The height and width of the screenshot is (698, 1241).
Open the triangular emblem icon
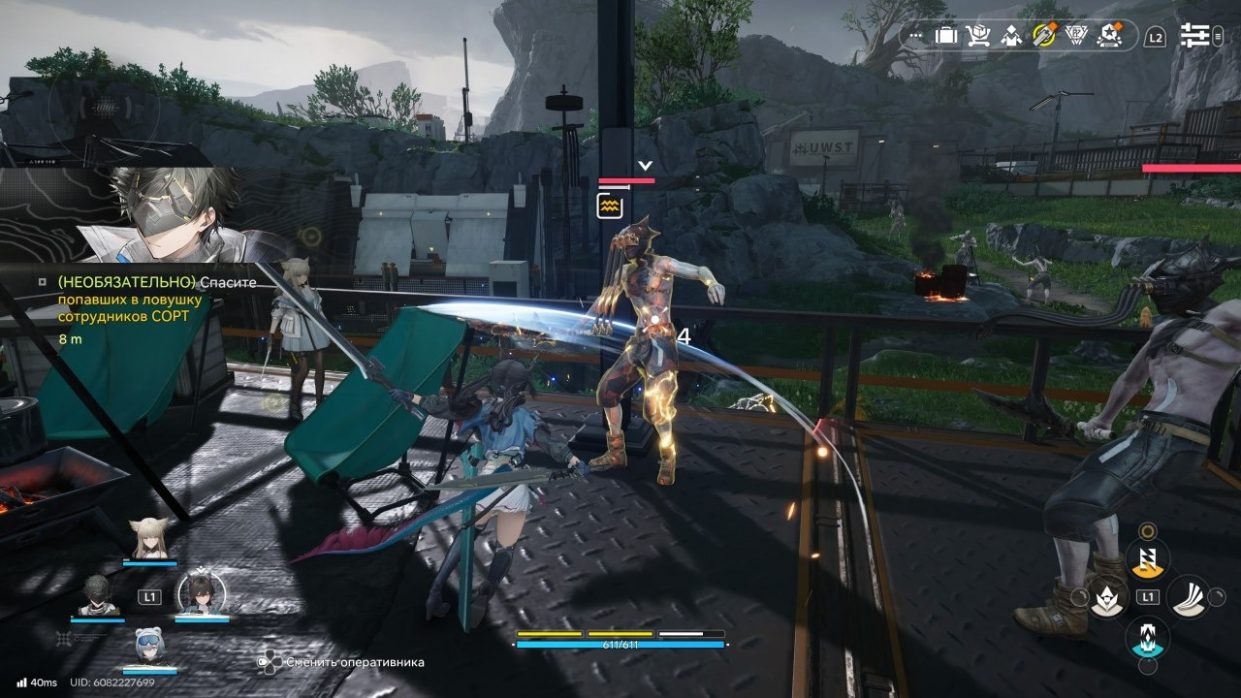pos(1076,36)
